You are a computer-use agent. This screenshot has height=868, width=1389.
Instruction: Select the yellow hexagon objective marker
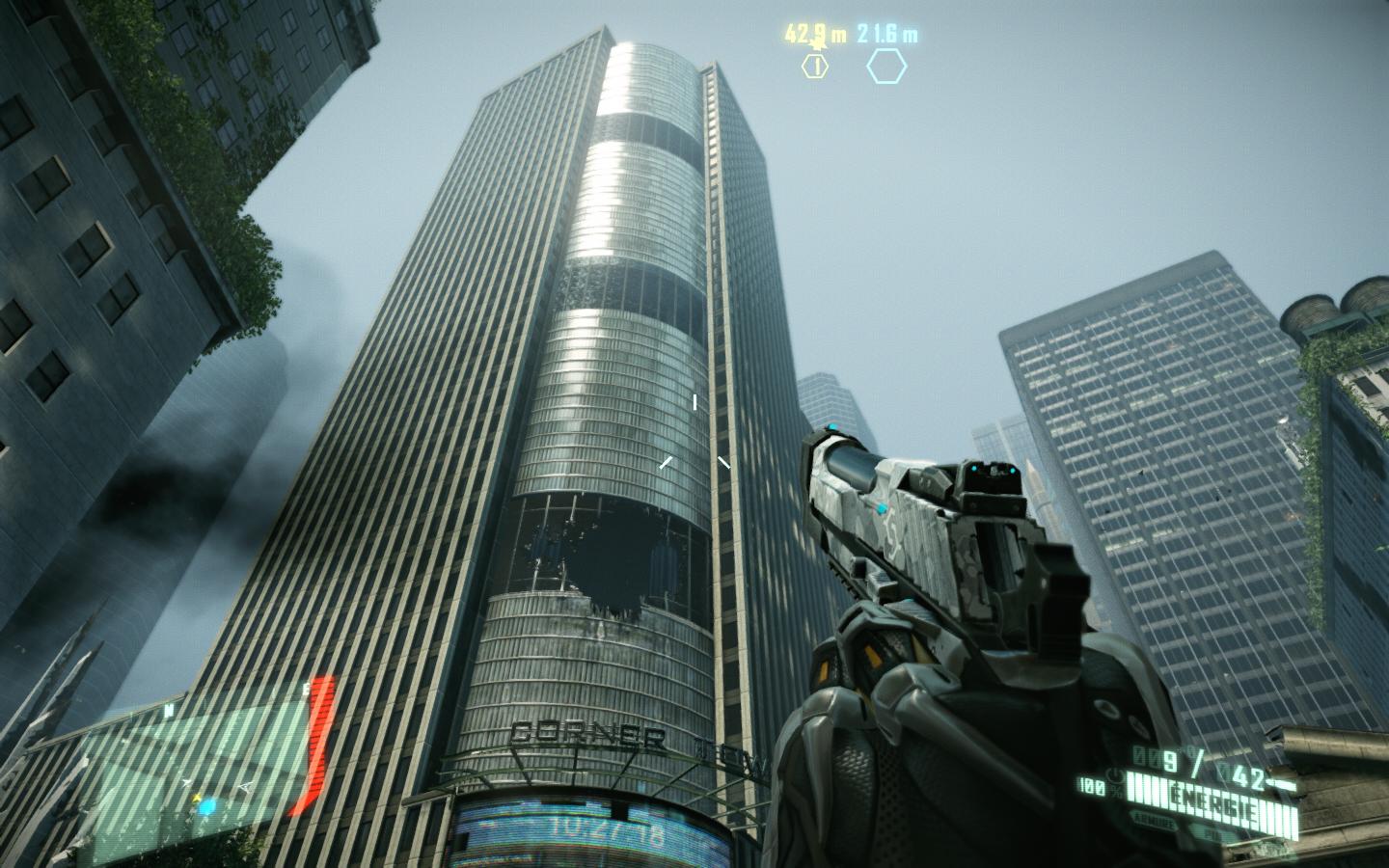pos(815,66)
